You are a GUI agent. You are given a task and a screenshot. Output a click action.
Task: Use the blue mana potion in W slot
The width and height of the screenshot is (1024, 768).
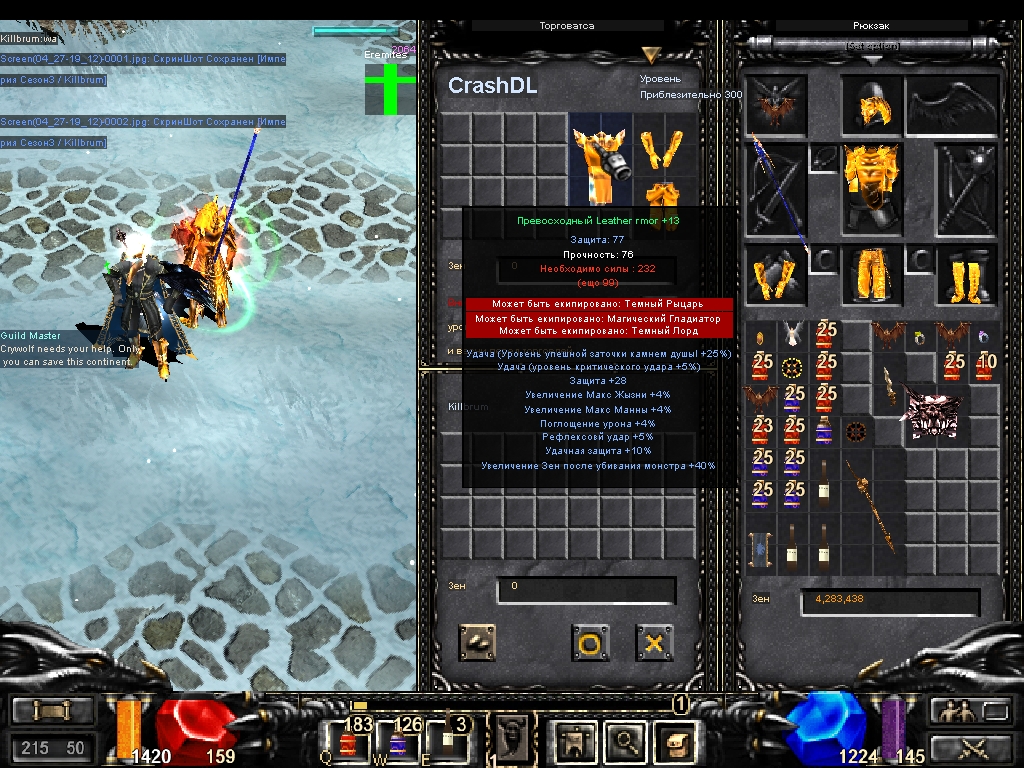click(398, 740)
